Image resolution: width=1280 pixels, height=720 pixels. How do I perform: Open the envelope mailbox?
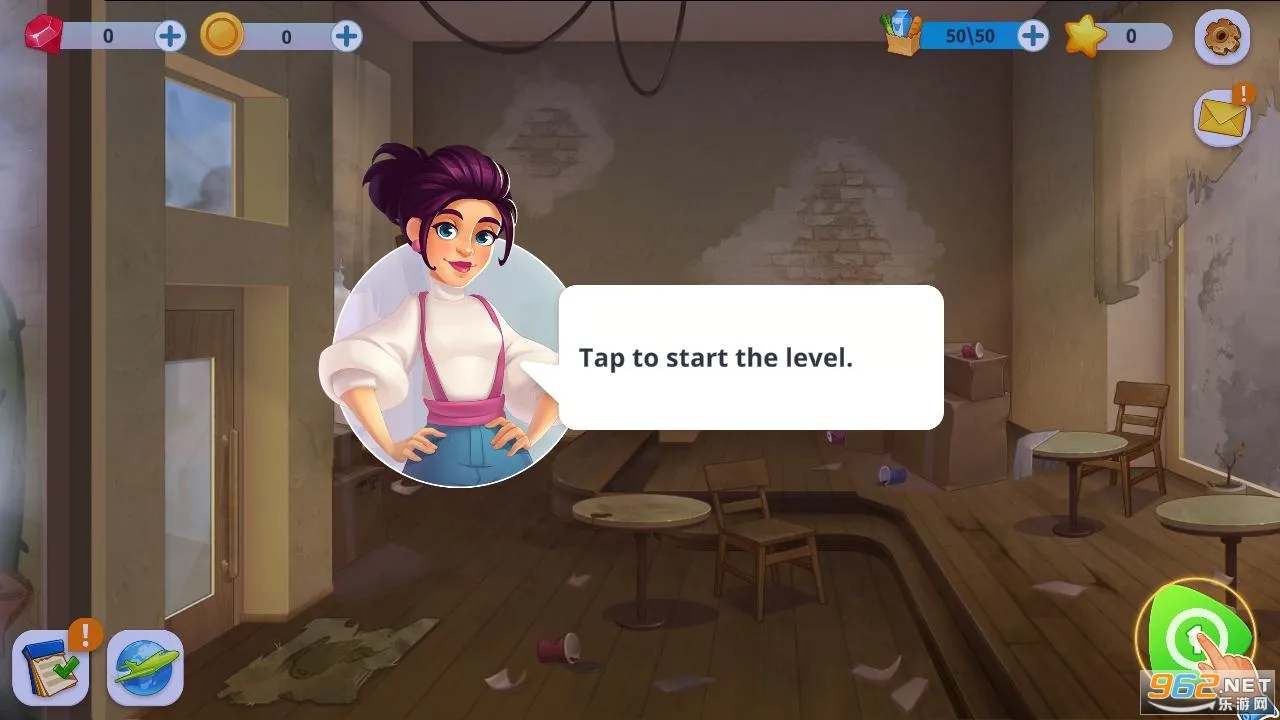pos(1222,119)
